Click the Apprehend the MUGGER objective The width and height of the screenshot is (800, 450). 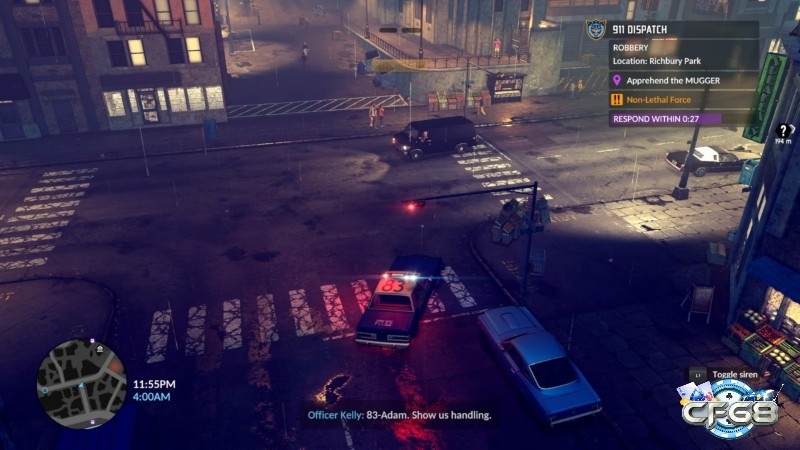coord(673,80)
